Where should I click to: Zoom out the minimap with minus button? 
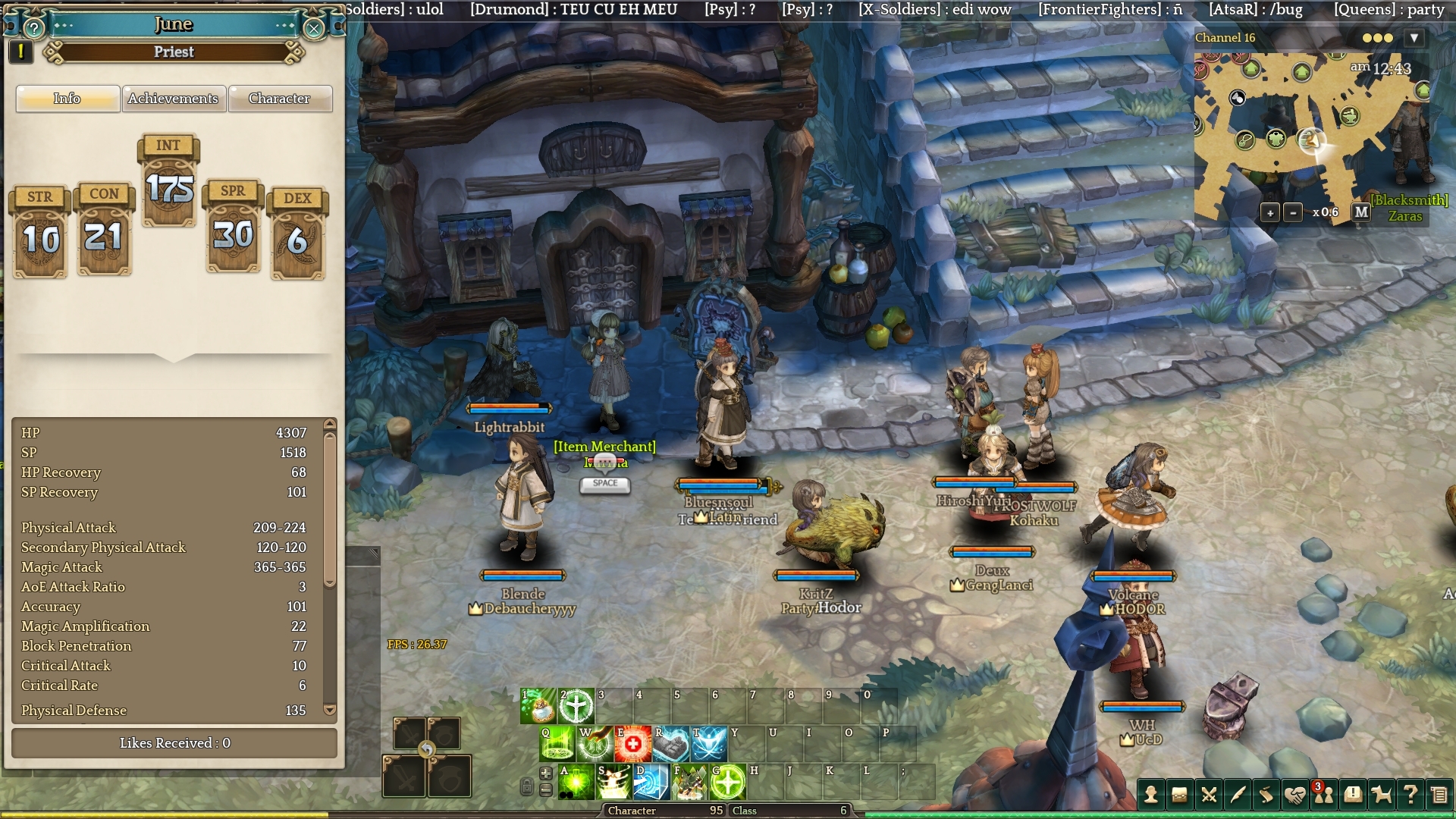(1293, 213)
